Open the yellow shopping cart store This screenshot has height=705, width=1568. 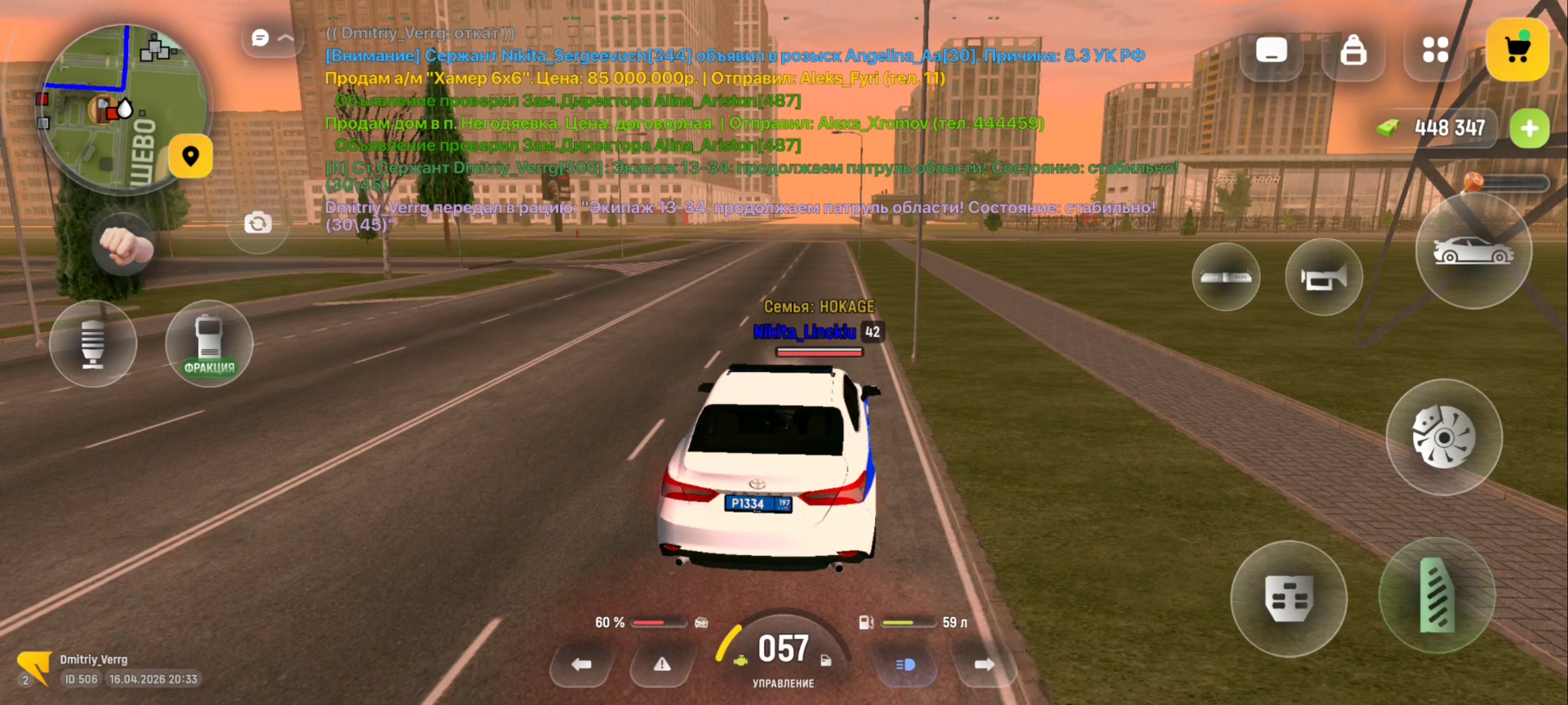(1517, 50)
